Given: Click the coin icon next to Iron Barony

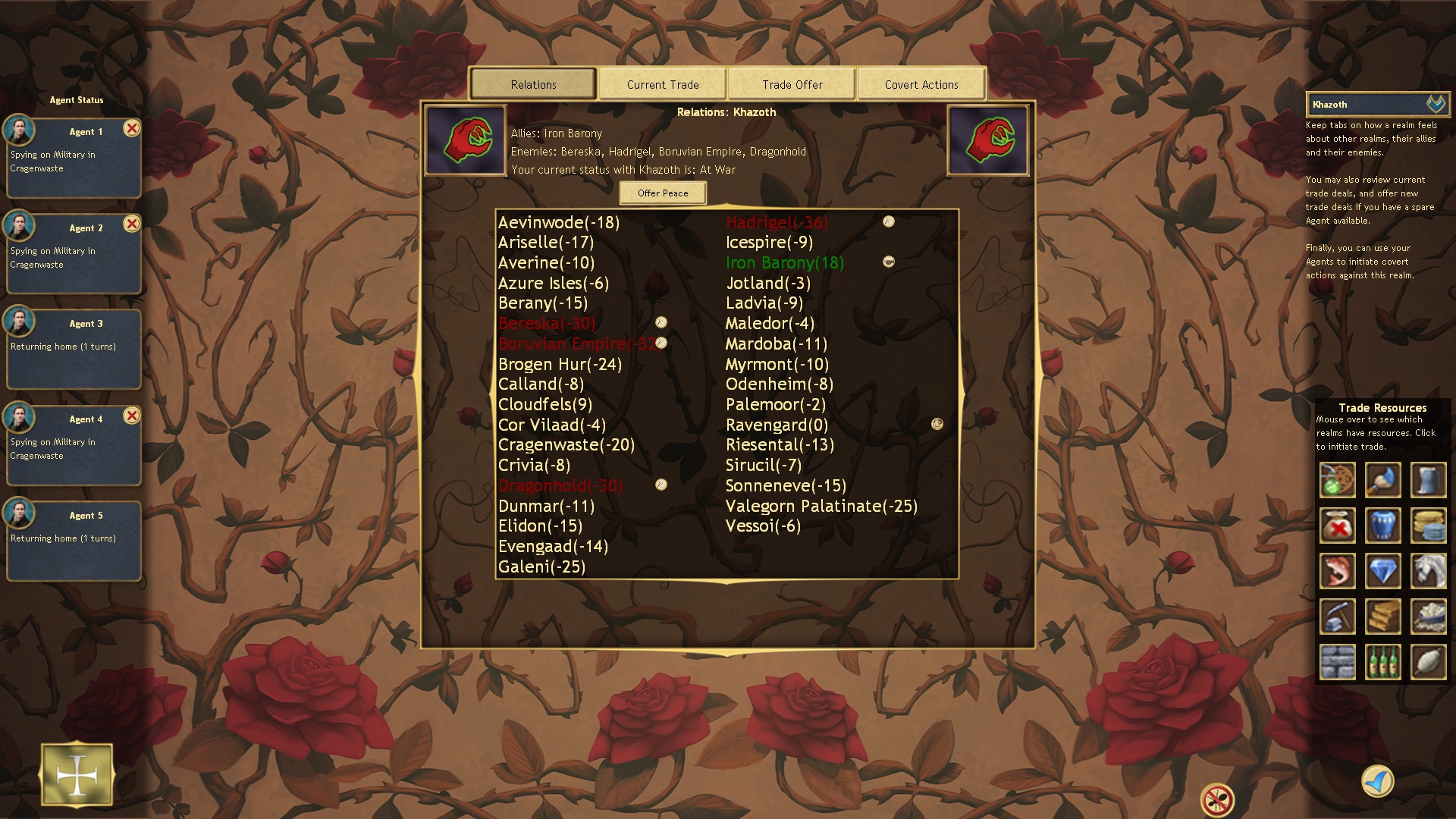Looking at the screenshot, I should 888,262.
